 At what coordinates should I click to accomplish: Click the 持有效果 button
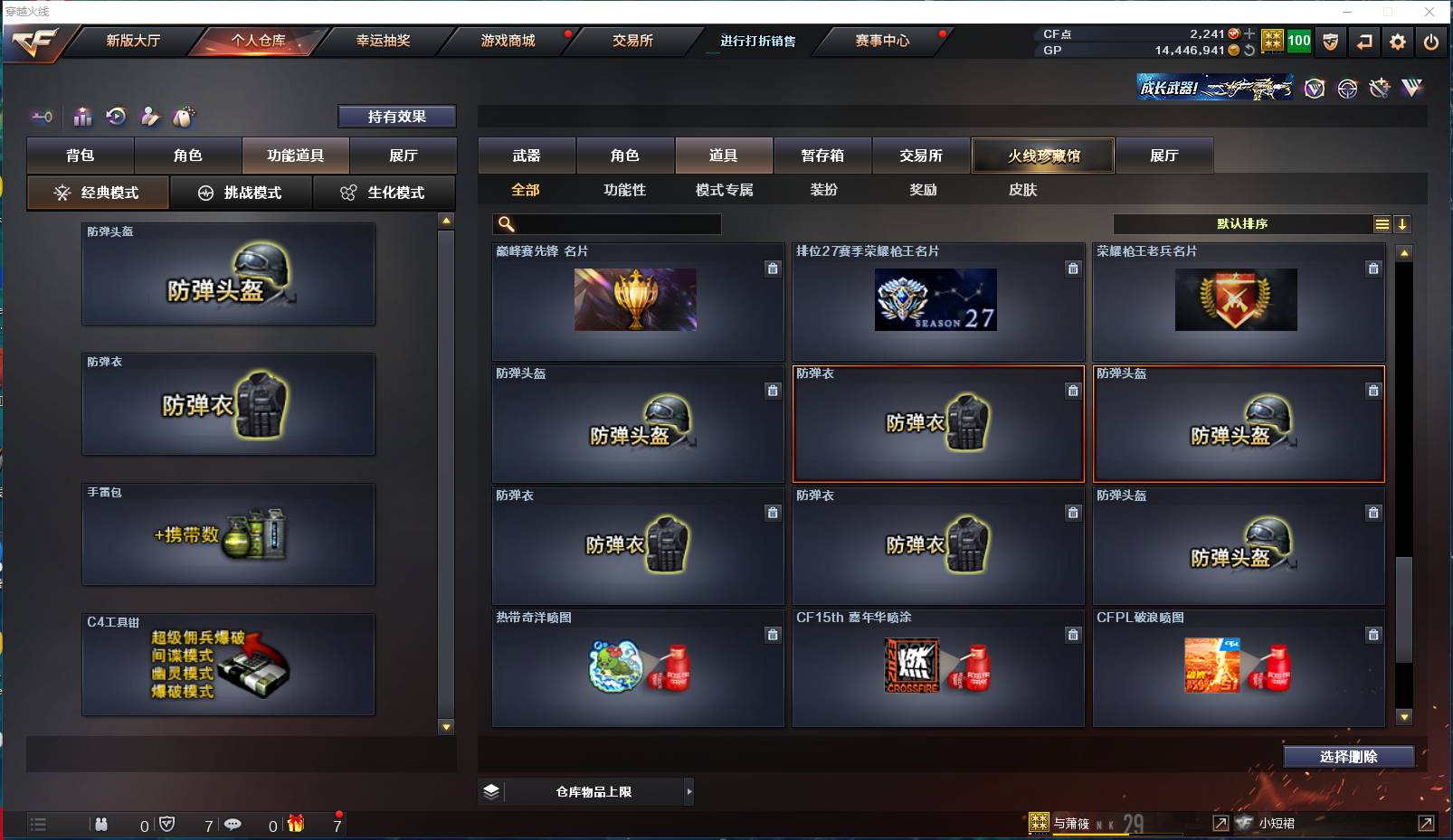pos(396,116)
